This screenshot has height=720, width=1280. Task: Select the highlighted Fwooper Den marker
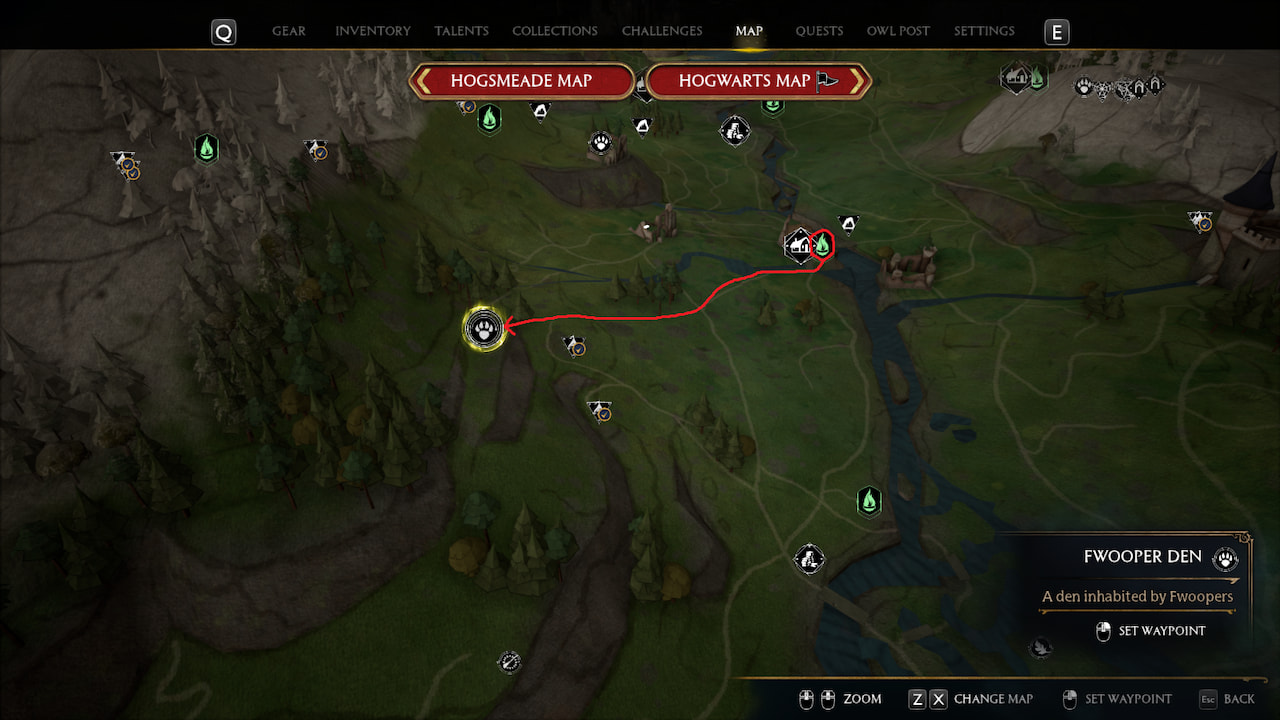click(484, 328)
